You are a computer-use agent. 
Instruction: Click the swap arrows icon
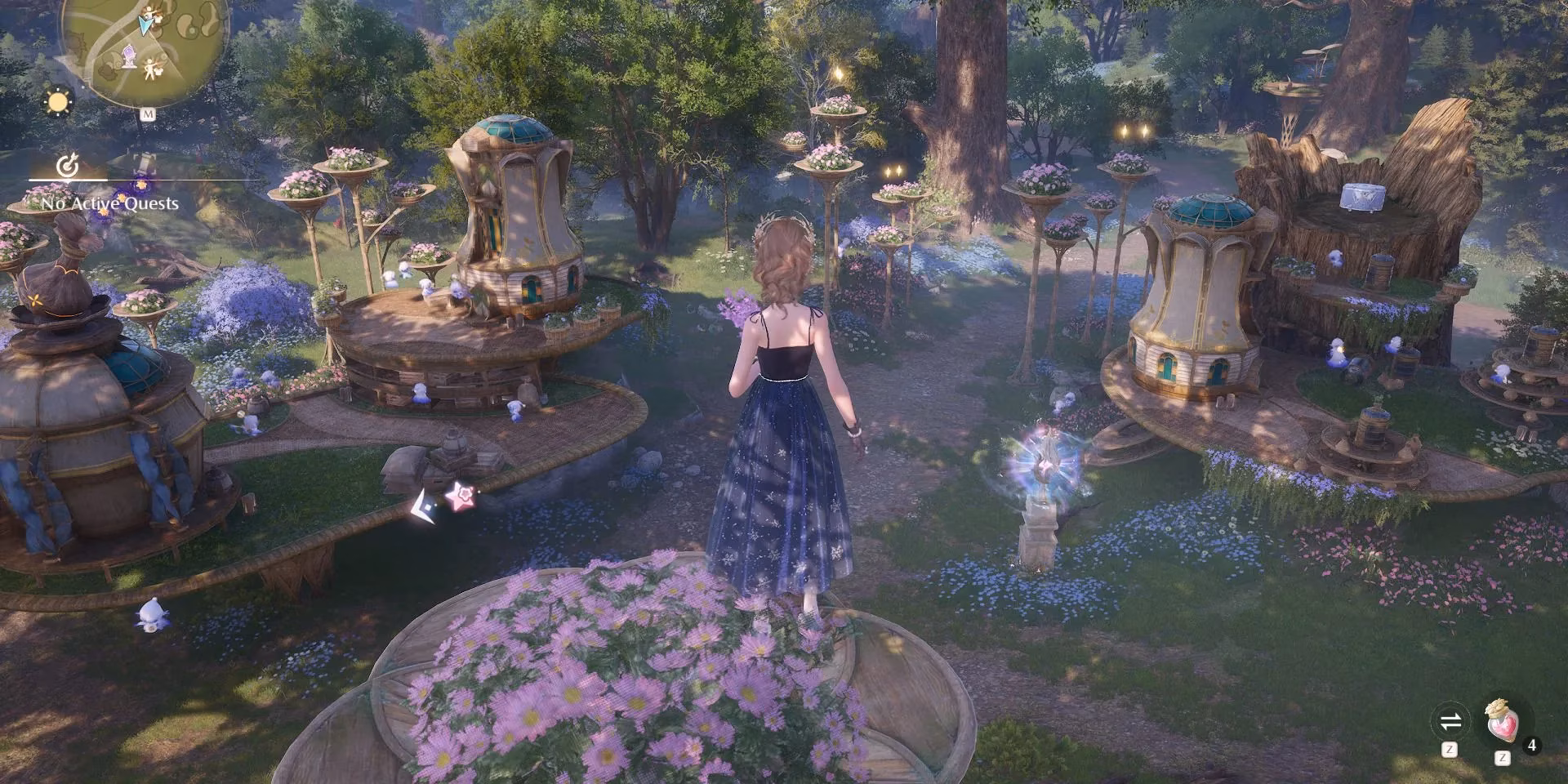pos(1450,721)
